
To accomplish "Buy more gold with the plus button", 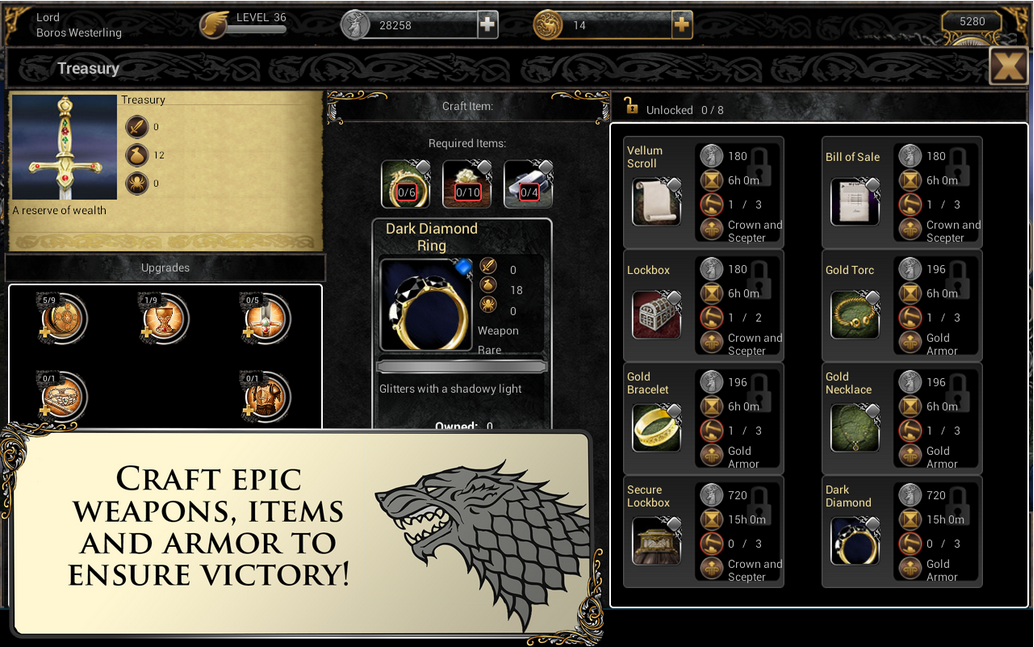I will (681, 25).
